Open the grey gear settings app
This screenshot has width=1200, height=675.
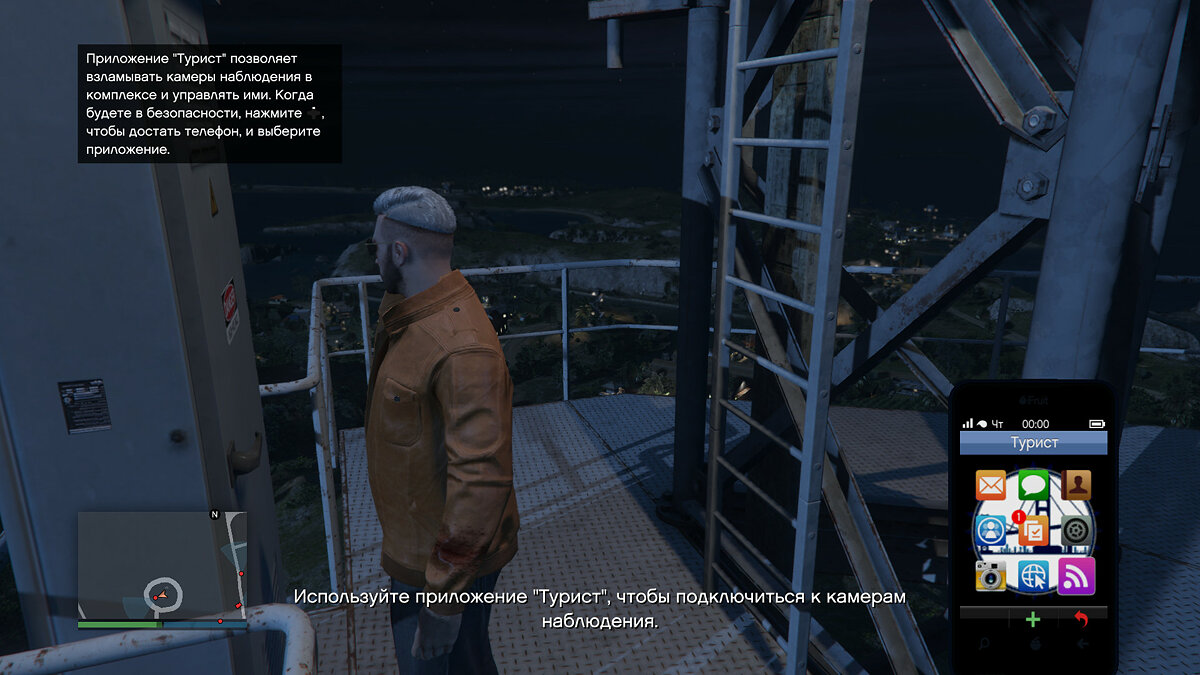pyautogui.click(x=1076, y=531)
